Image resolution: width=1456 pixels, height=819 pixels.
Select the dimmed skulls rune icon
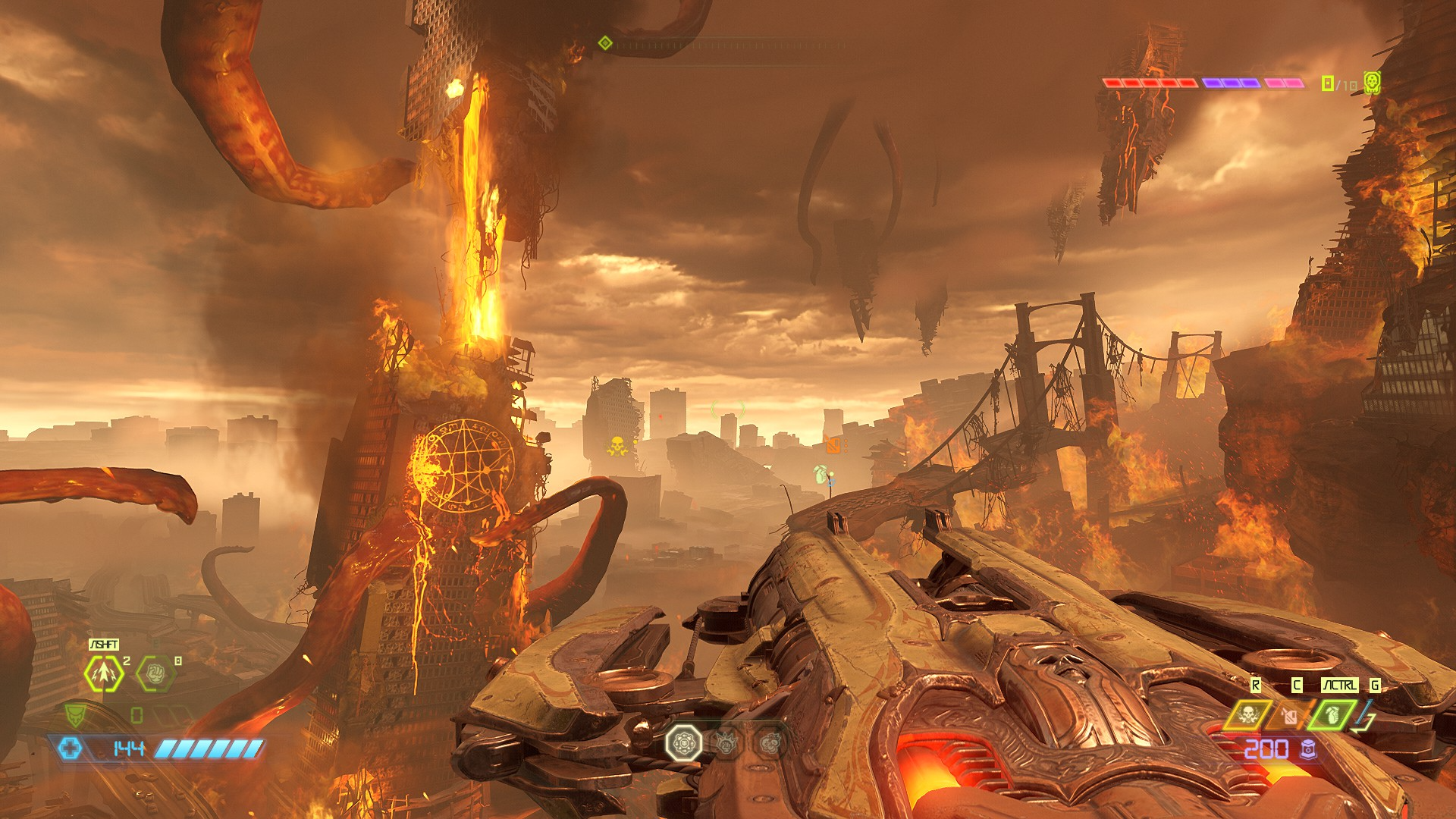click(769, 743)
